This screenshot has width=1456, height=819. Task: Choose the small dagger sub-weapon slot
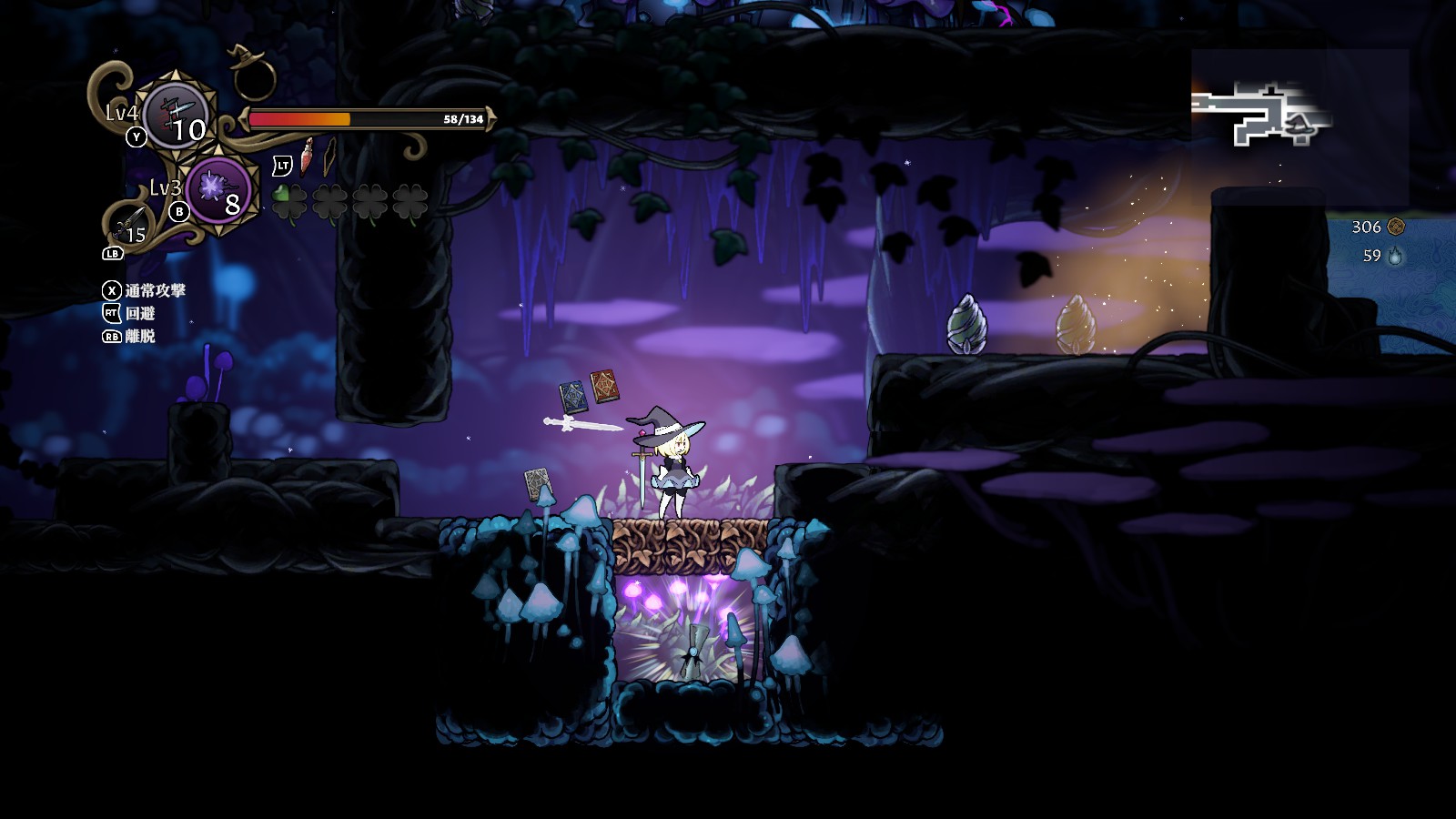click(130, 225)
